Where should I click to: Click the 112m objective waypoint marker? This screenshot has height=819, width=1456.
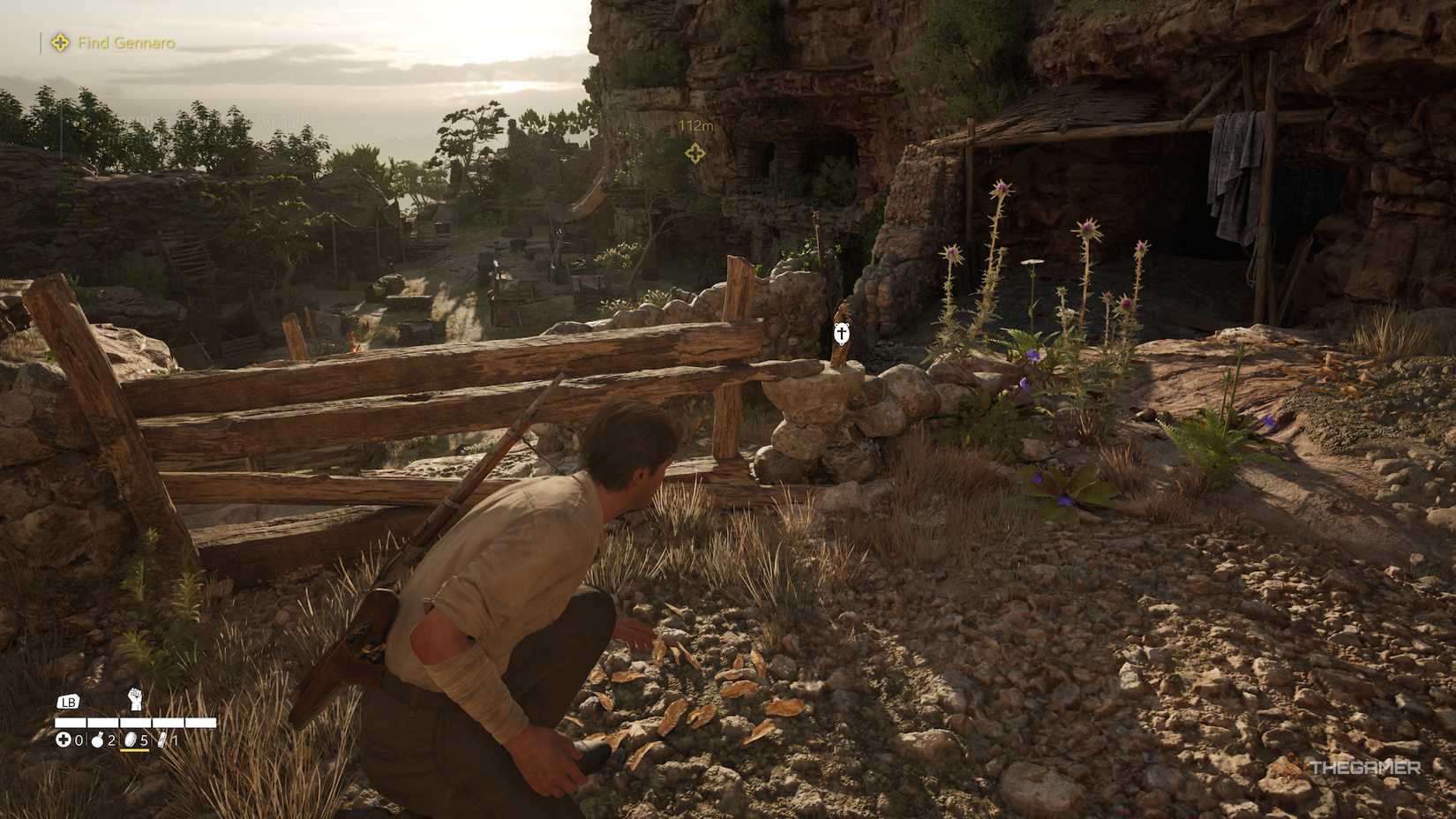click(695, 153)
